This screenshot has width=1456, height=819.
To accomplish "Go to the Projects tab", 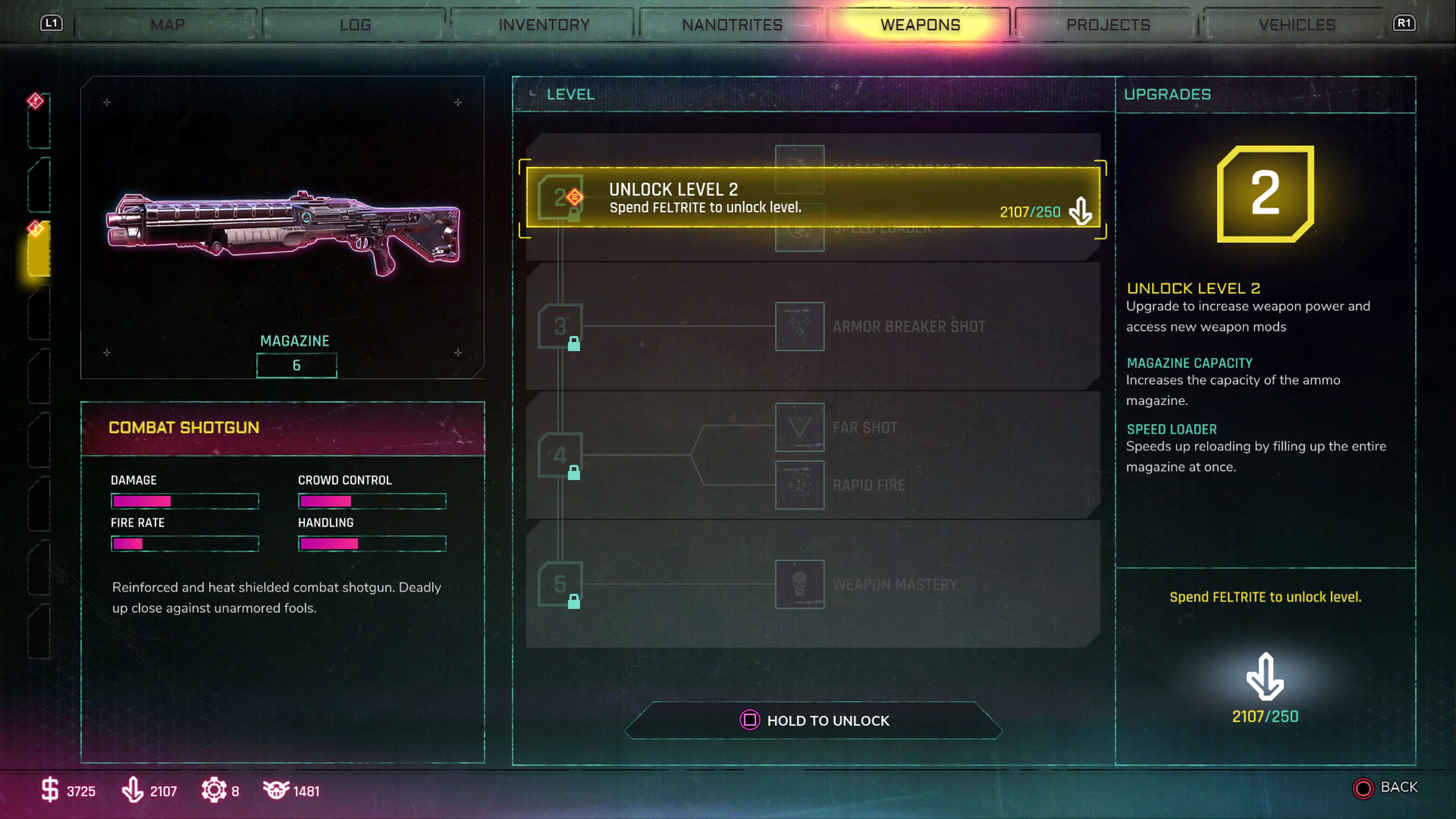I will coord(1108,25).
